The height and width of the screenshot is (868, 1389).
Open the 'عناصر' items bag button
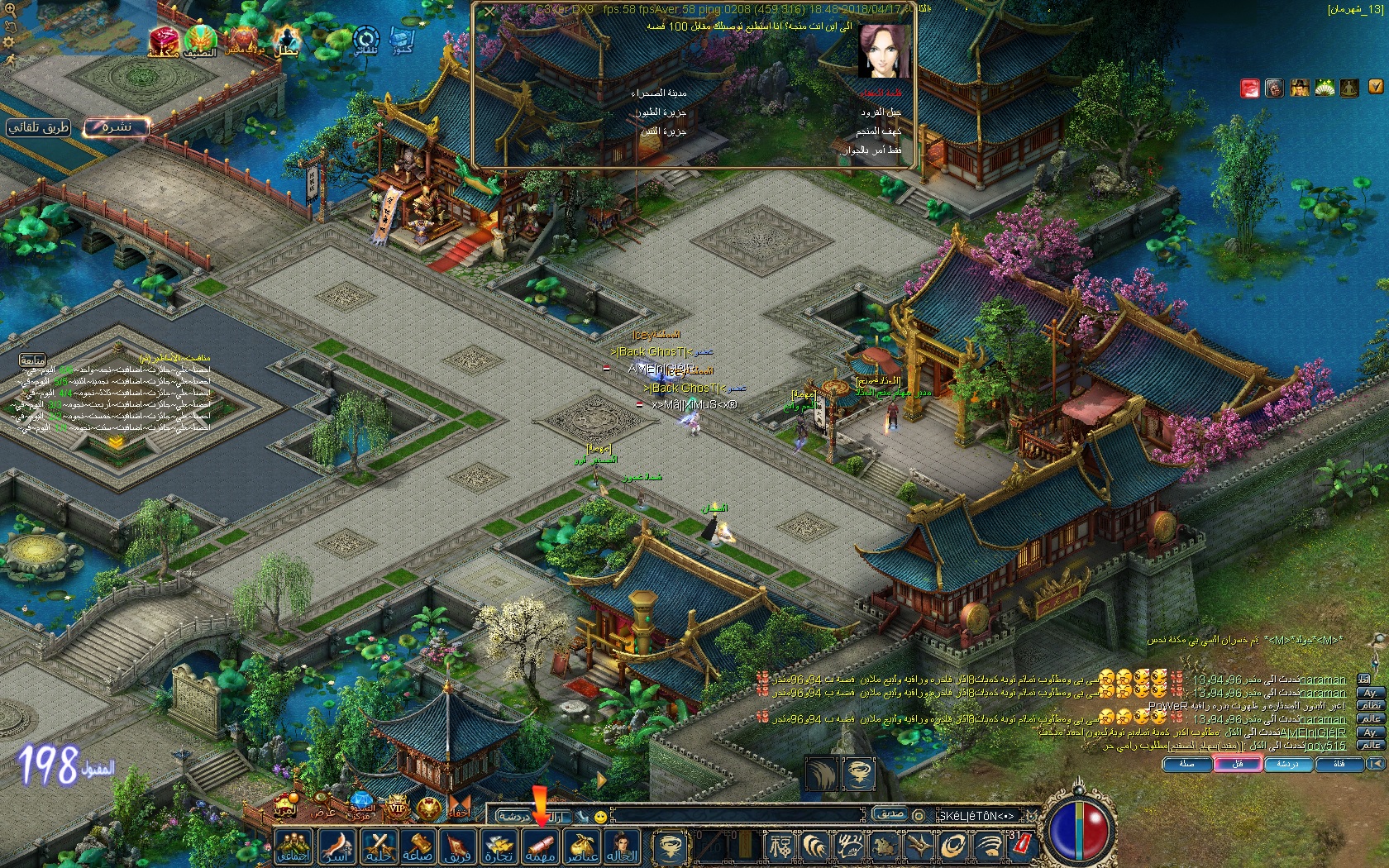[581, 847]
